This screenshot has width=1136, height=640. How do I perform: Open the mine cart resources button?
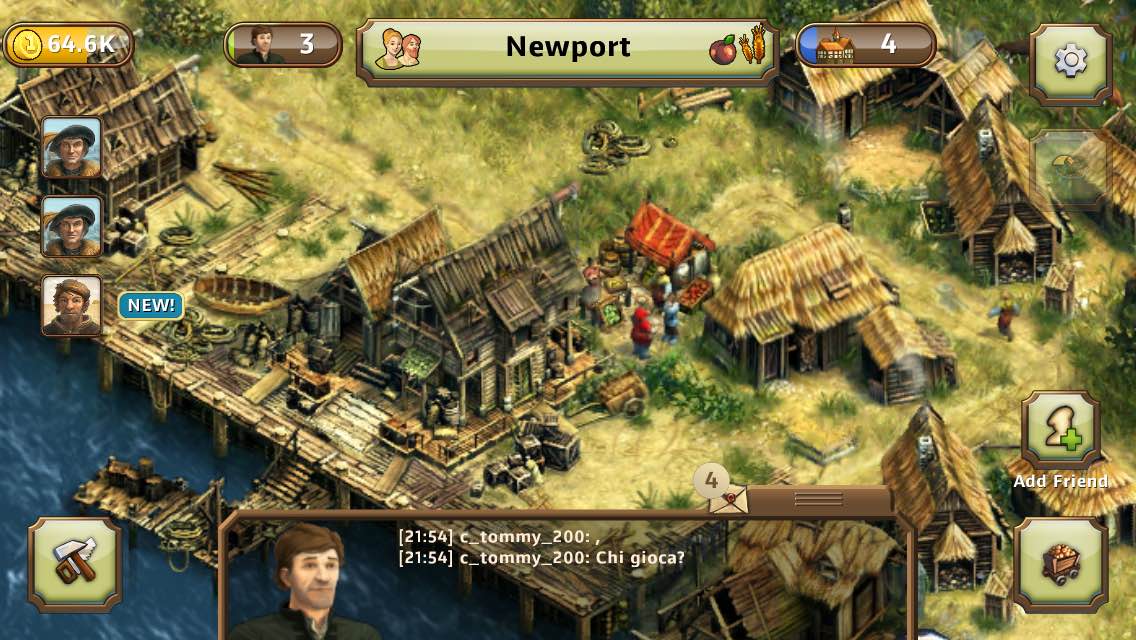(1060, 565)
